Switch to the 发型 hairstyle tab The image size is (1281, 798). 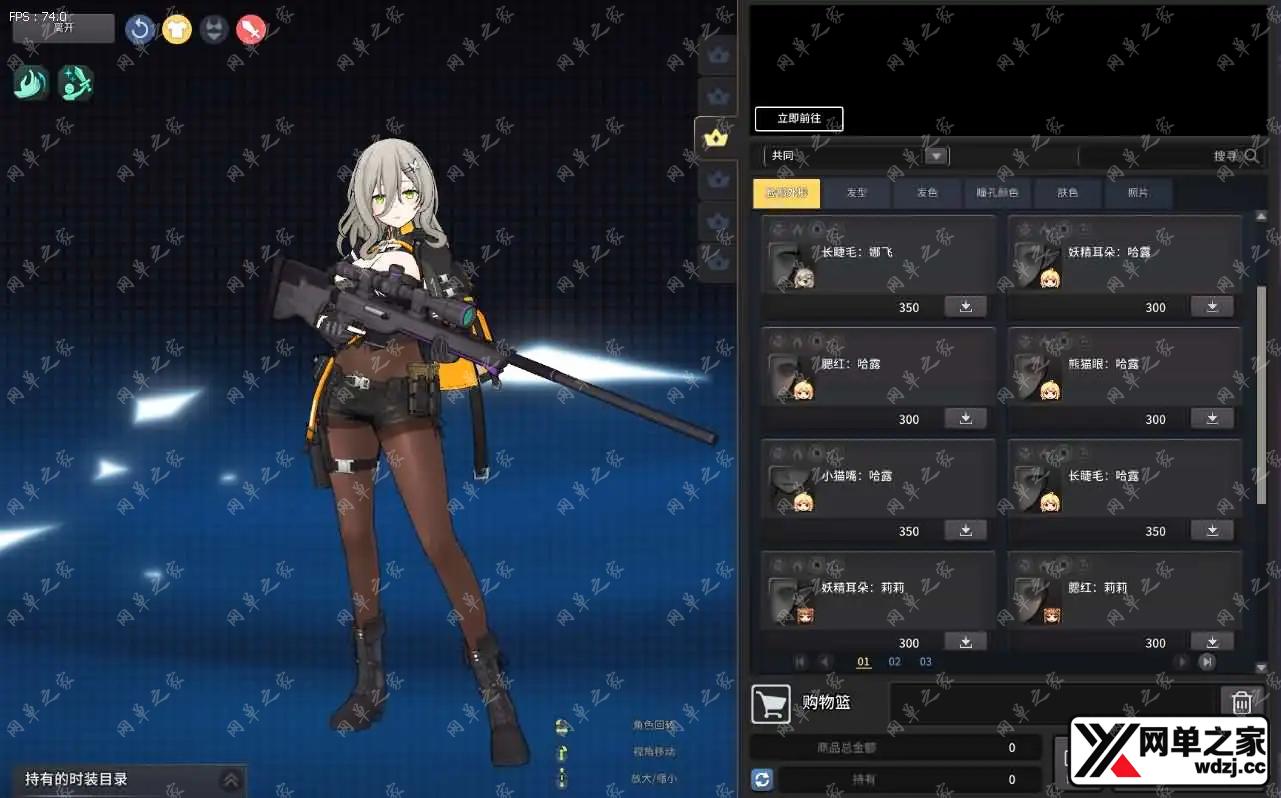[x=857, y=193]
